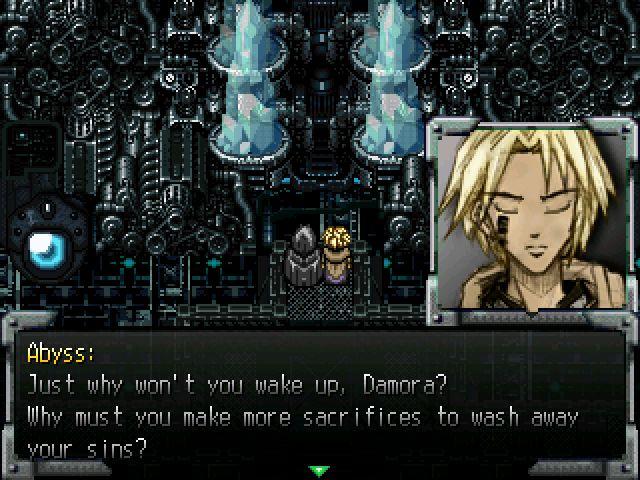Advance Abyss's dialogue text box

point(318,400)
